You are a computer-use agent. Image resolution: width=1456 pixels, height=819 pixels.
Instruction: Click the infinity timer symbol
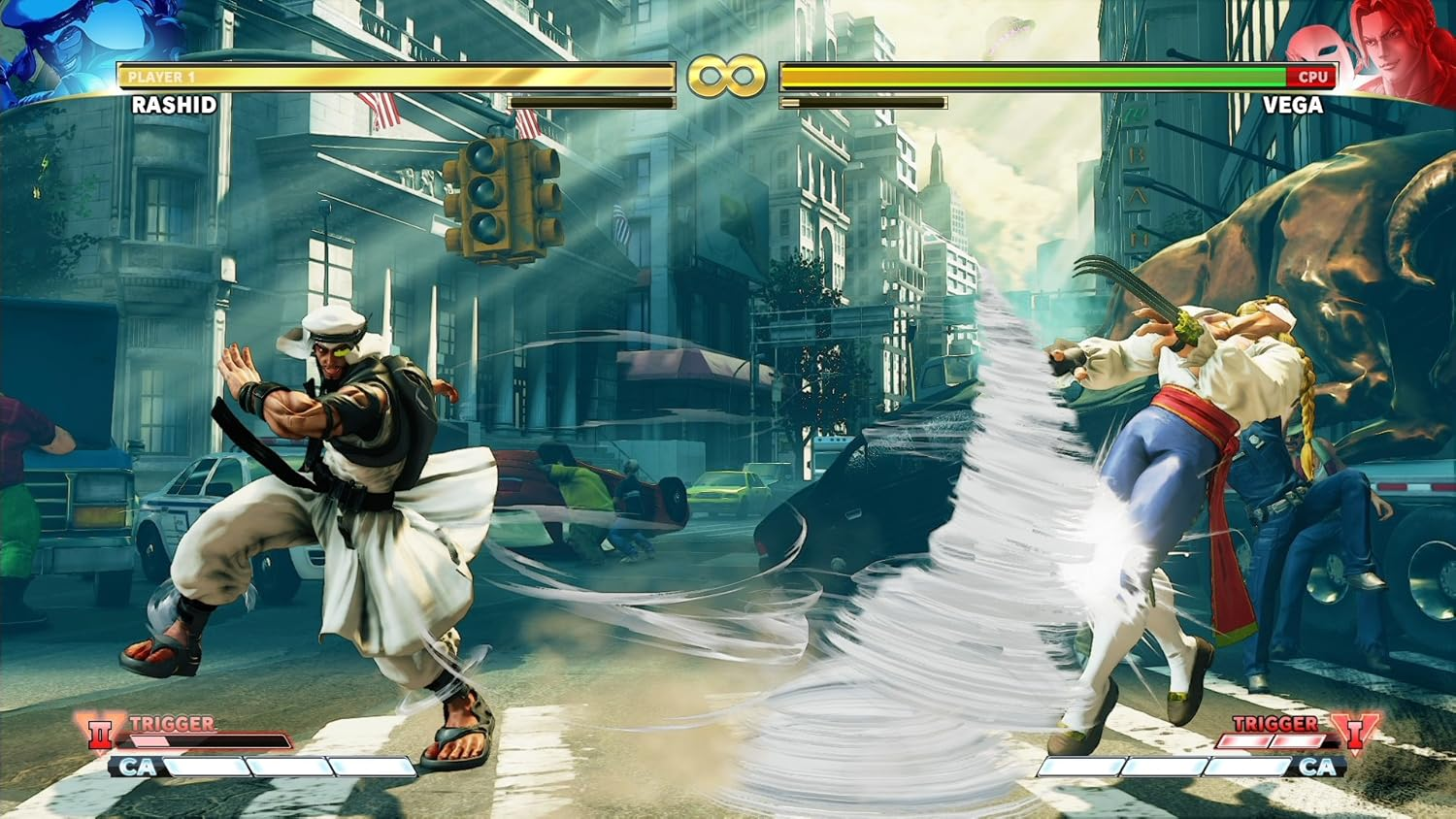[728, 75]
